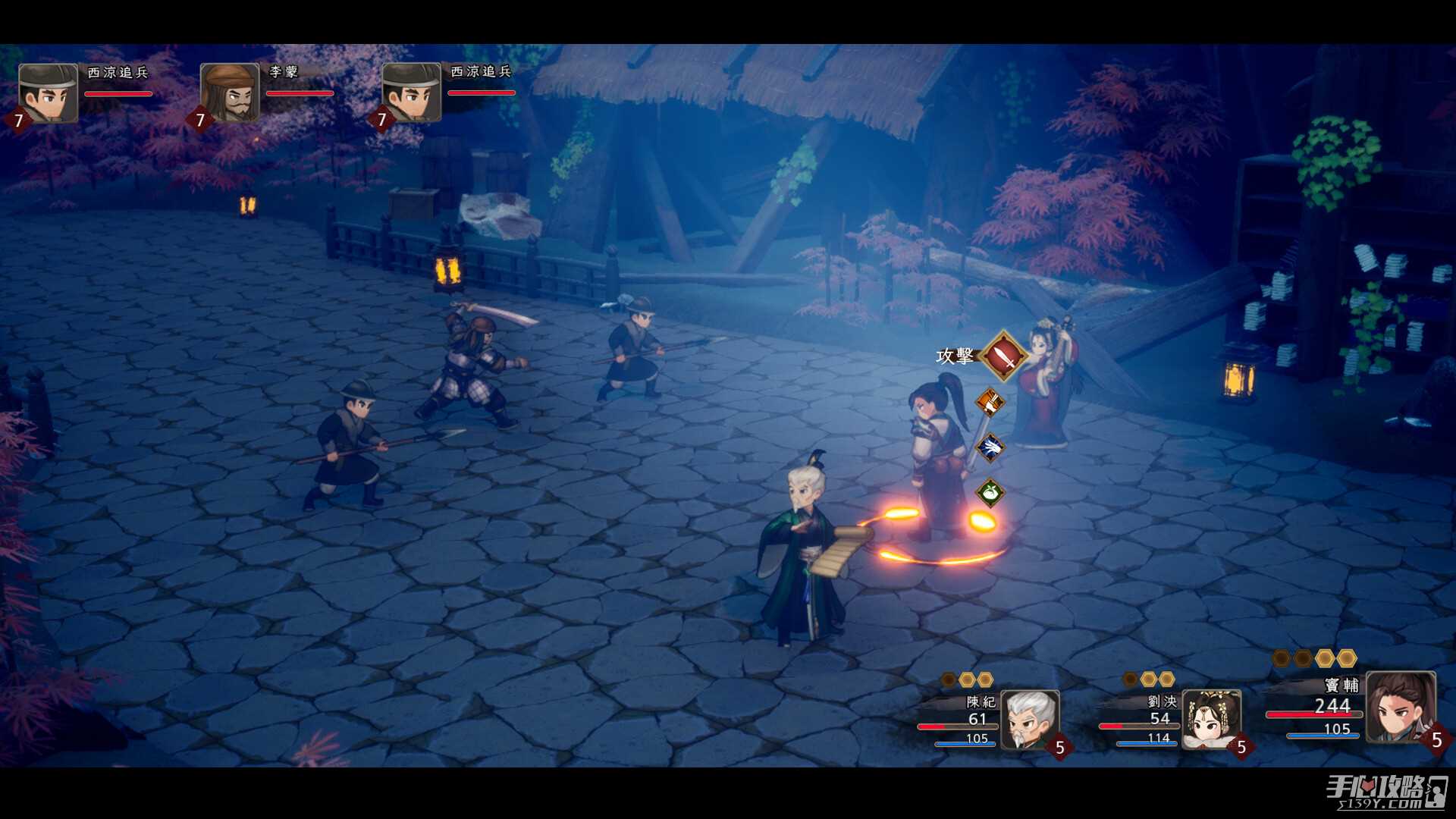Select the 攻擊 attack sword command
Screen dimensions: 1456x819
click(x=1003, y=355)
